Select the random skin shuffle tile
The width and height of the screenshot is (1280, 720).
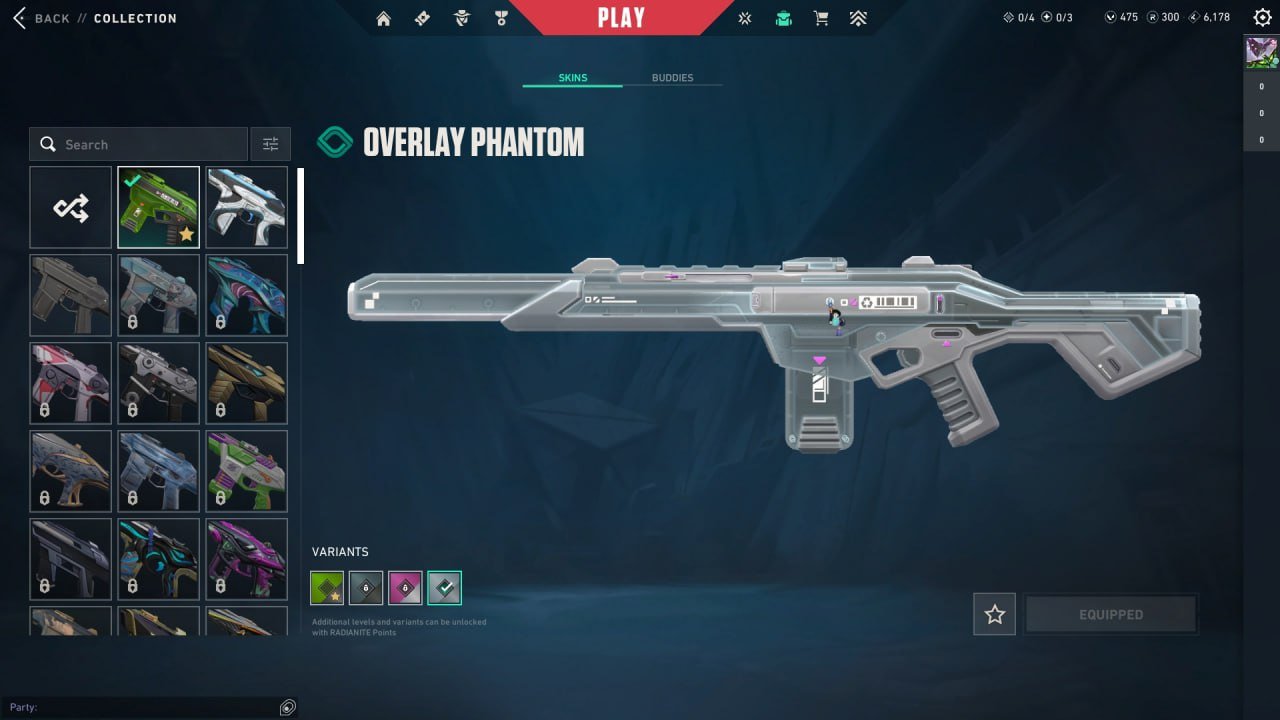click(x=70, y=207)
